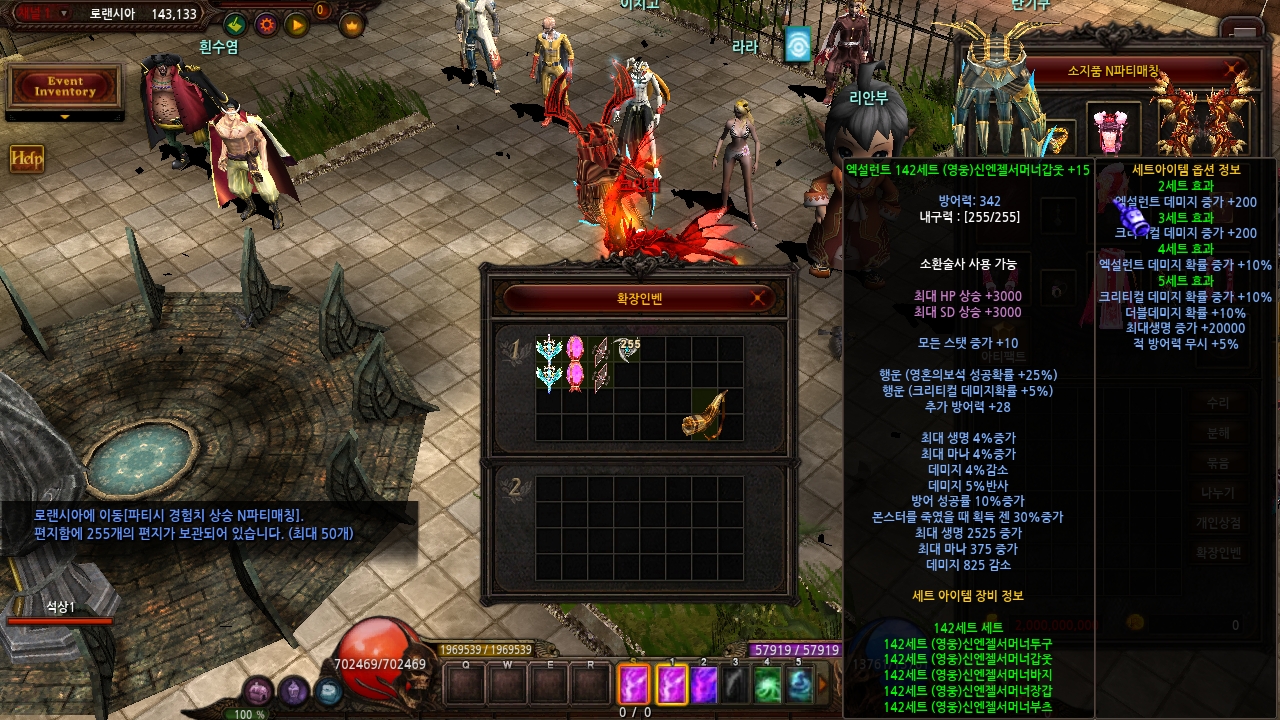This screenshot has height=720, width=1280.
Task: Click the Help button
Action: [27, 158]
